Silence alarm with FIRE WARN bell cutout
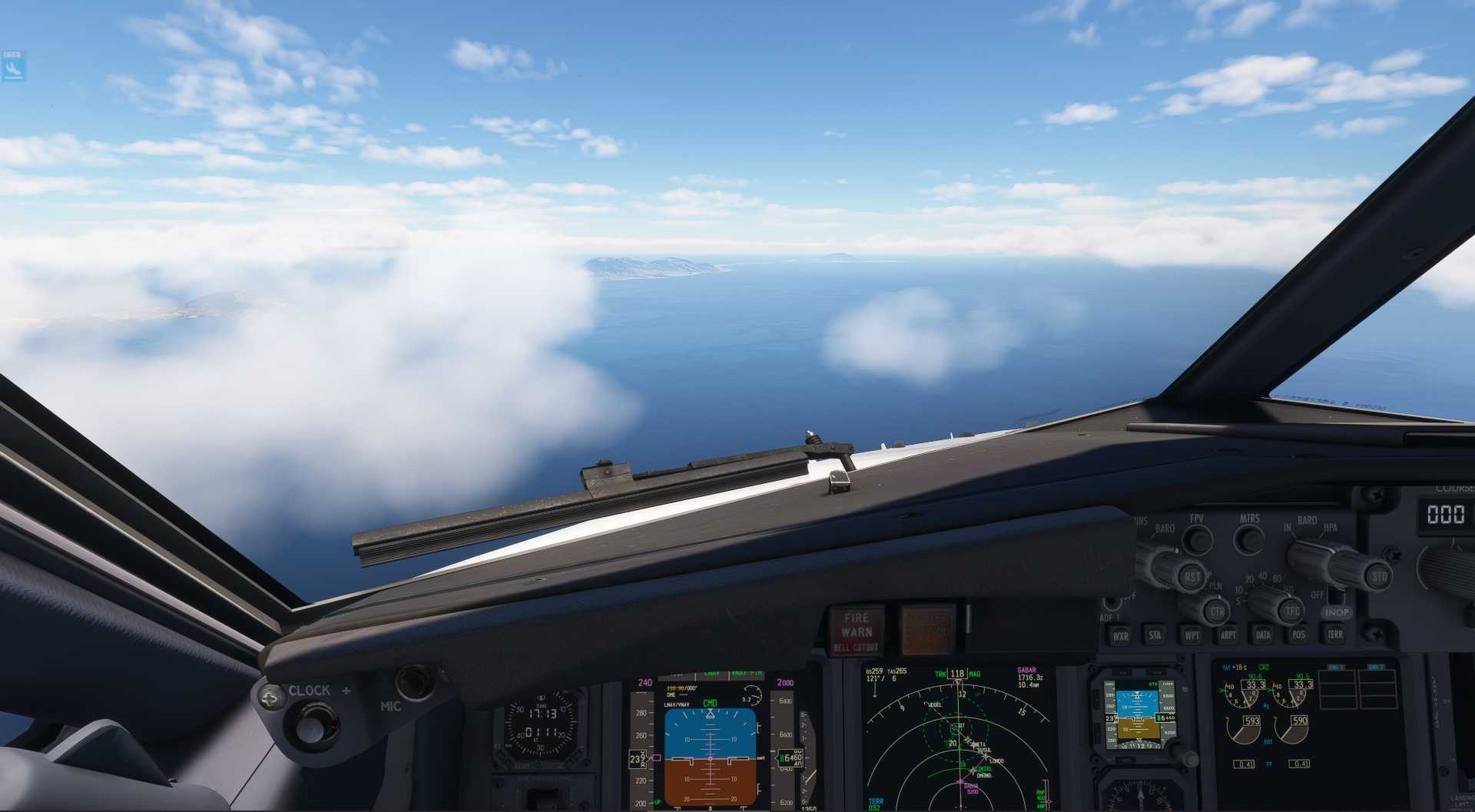The image size is (1475, 812). point(857,631)
